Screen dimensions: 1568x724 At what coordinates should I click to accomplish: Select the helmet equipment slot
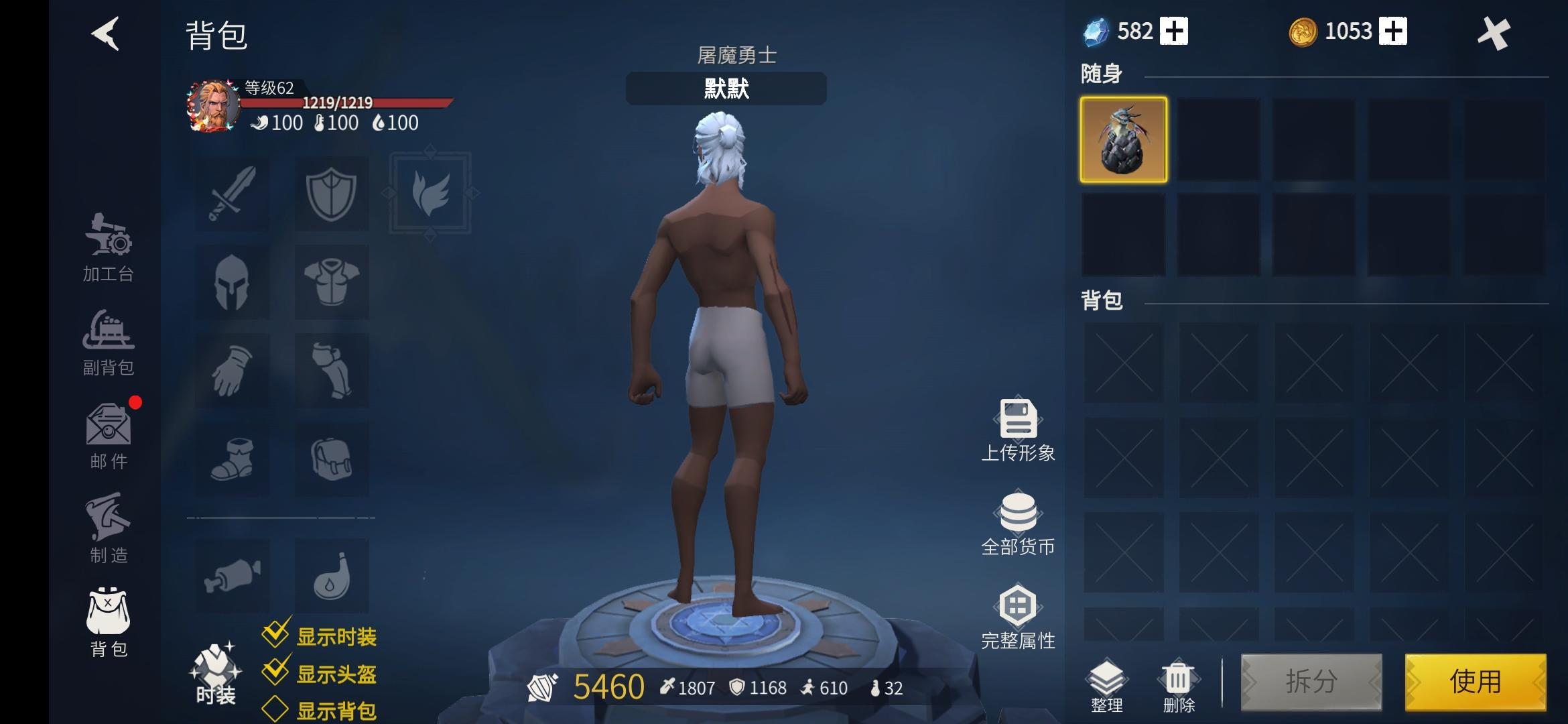231,282
